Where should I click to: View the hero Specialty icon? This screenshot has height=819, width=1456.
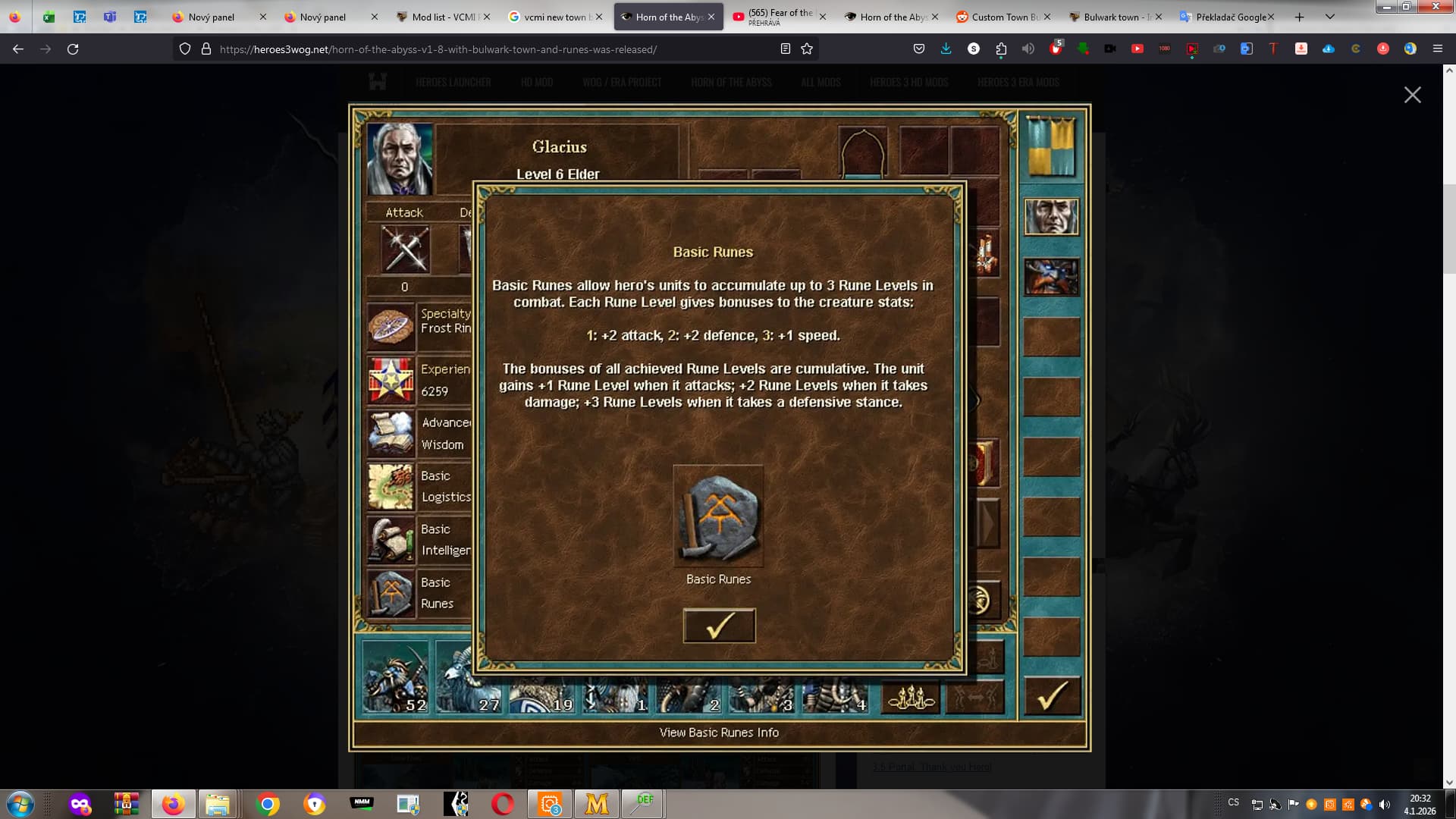point(391,325)
